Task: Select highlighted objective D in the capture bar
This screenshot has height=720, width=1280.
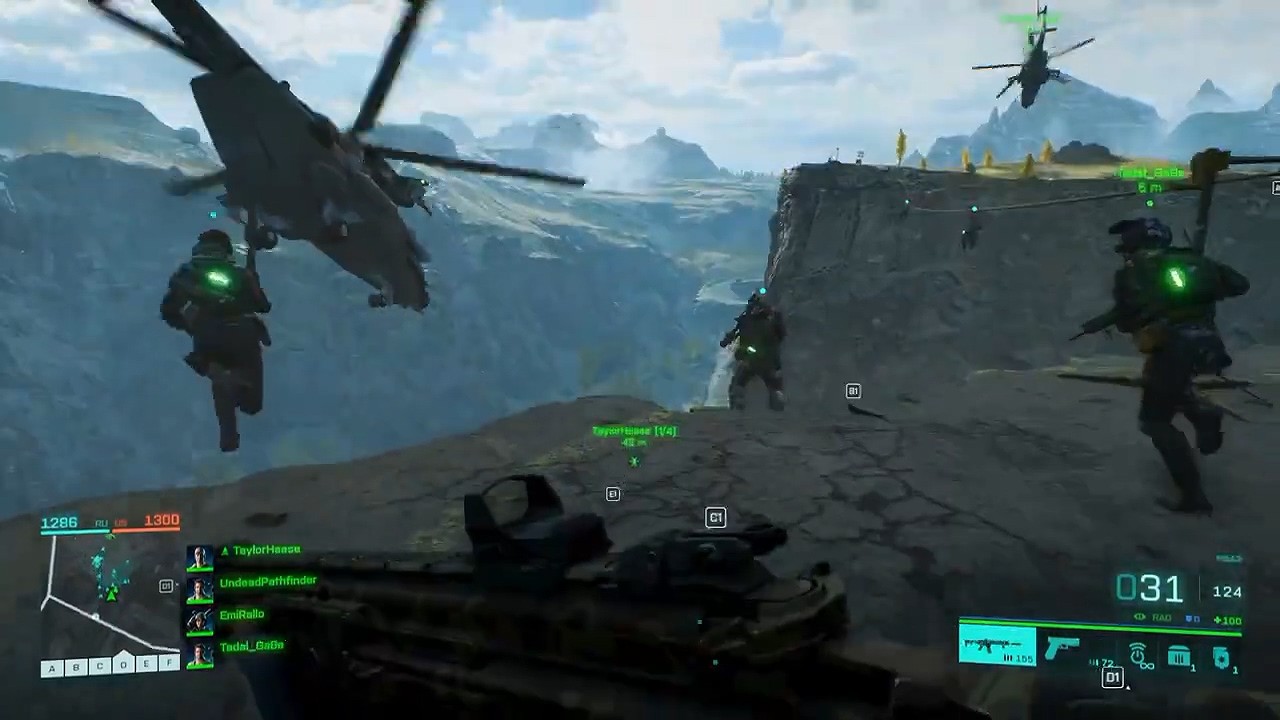Action: pos(123,664)
